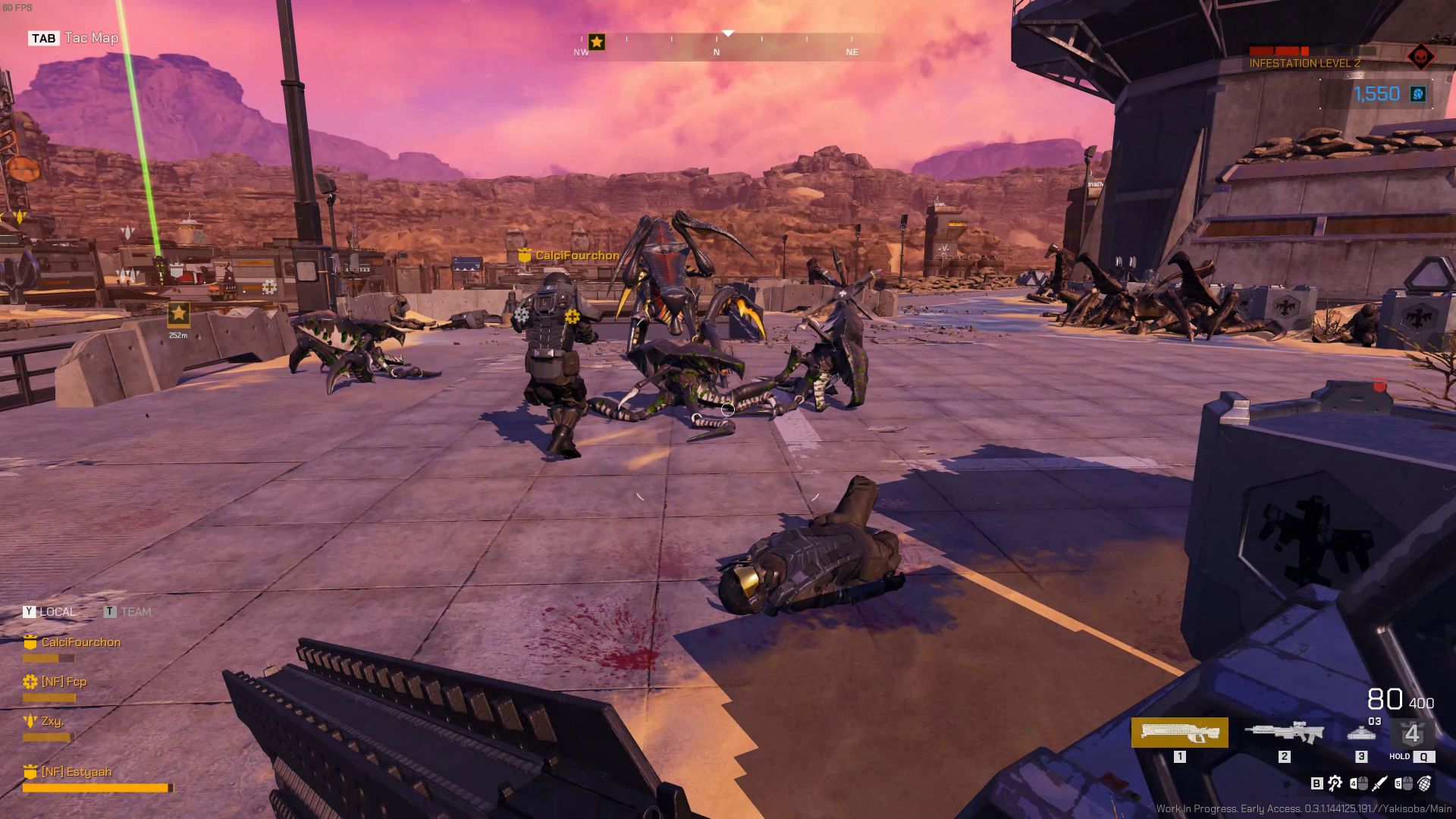Click the star objective marker on the compass

(x=597, y=42)
